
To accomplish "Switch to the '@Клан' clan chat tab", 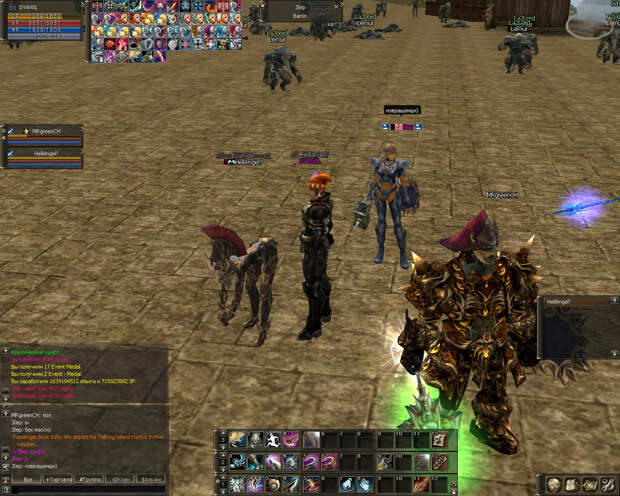I will pyautogui.click(x=121, y=480).
